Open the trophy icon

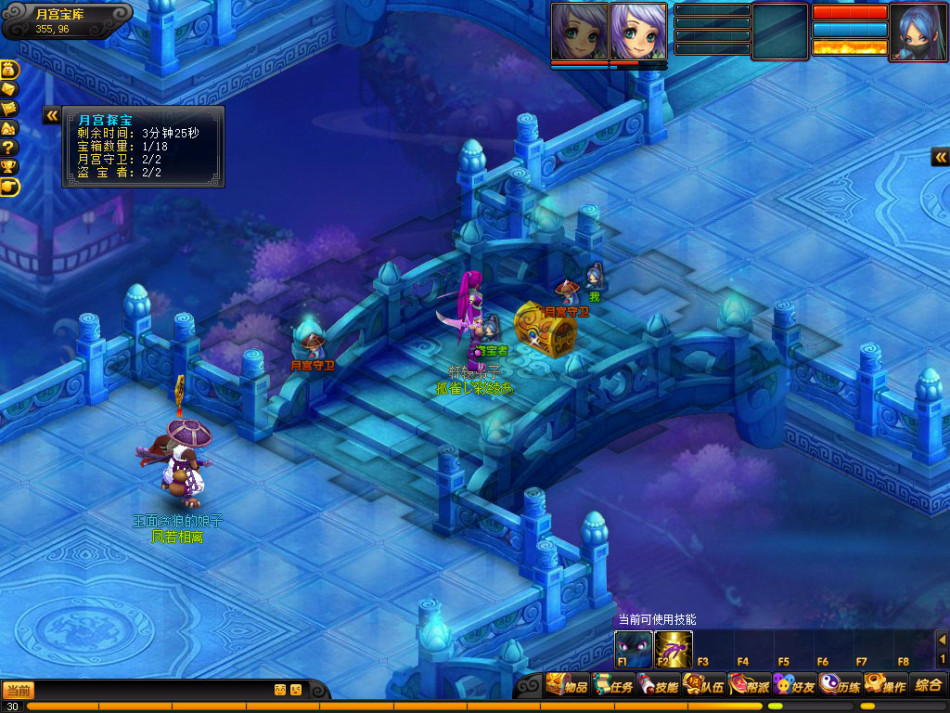coord(9,166)
